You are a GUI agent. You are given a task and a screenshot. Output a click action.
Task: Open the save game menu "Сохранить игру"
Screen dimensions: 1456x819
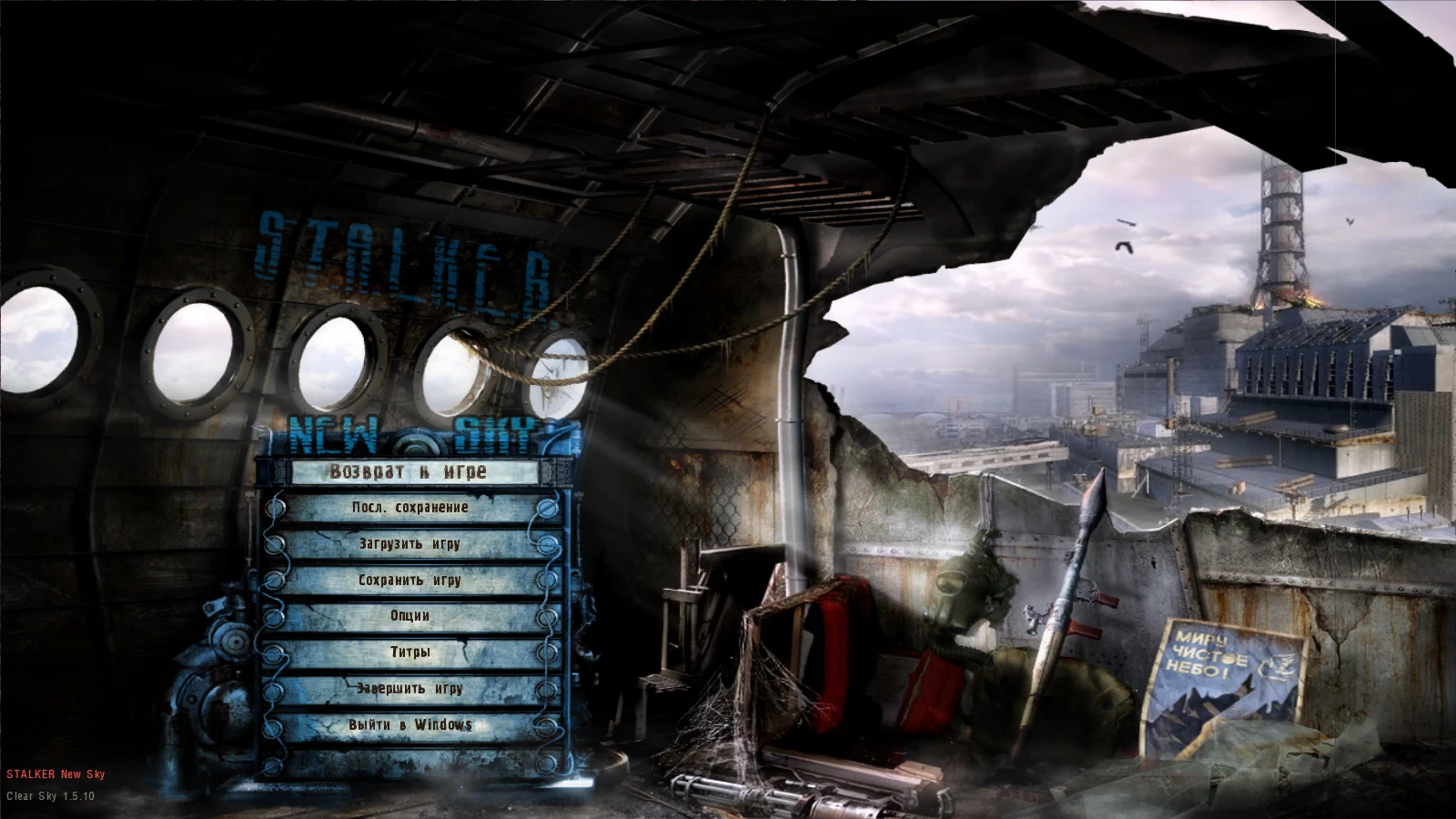[x=409, y=580]
